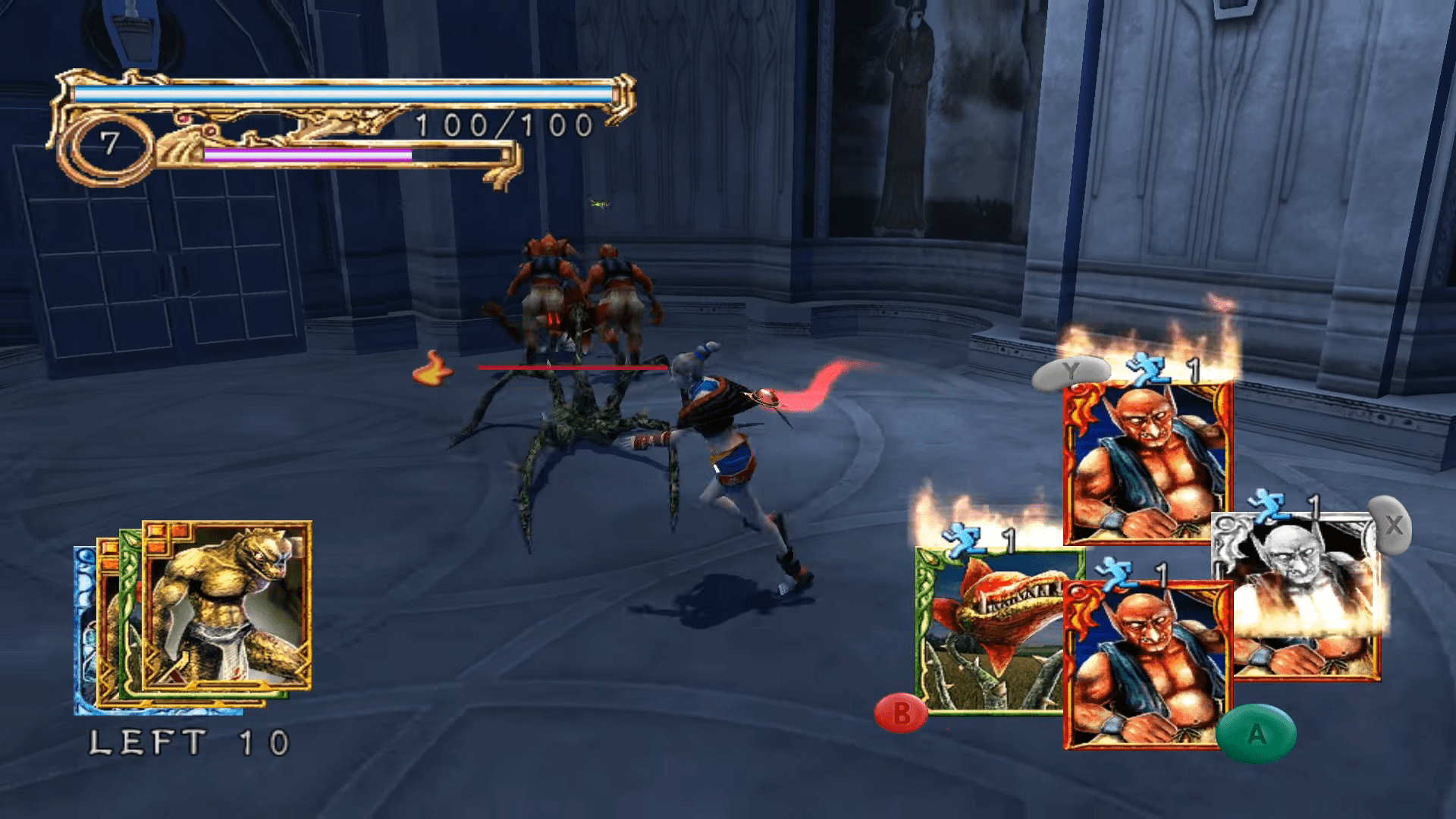This screenshot has width=1456, height=819.
Task: Open the deck with the lizardman card
Action: coord(226,607)
